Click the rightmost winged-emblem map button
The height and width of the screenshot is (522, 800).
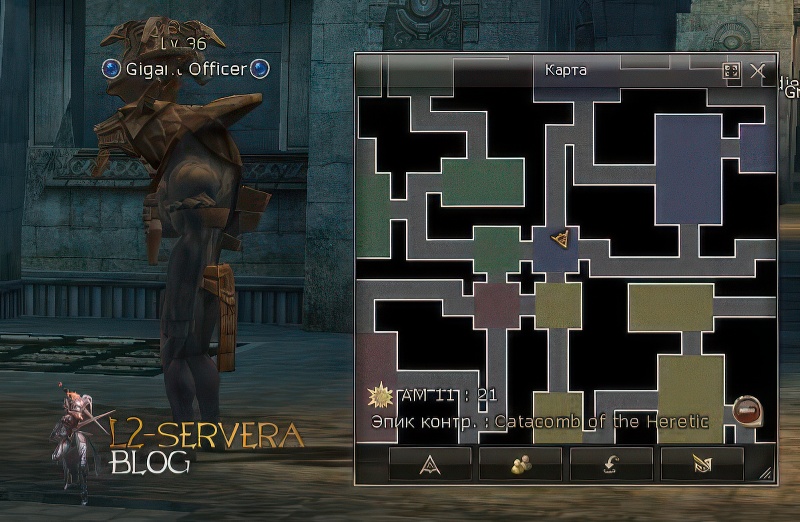pos(702,463)
